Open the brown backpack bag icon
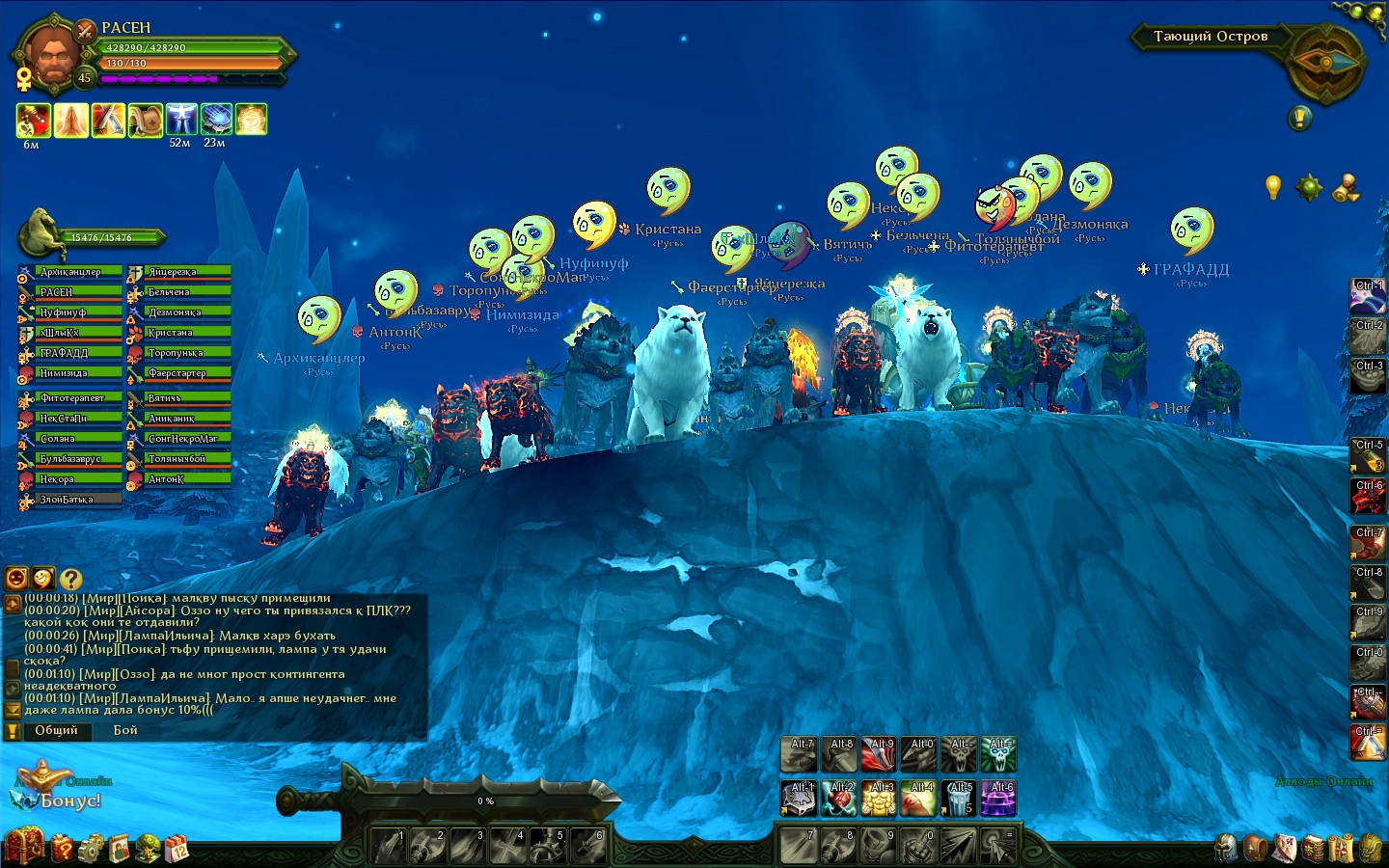This screenshot has width=1389, height=868. pyautogui.click(x=1255, y=848)
